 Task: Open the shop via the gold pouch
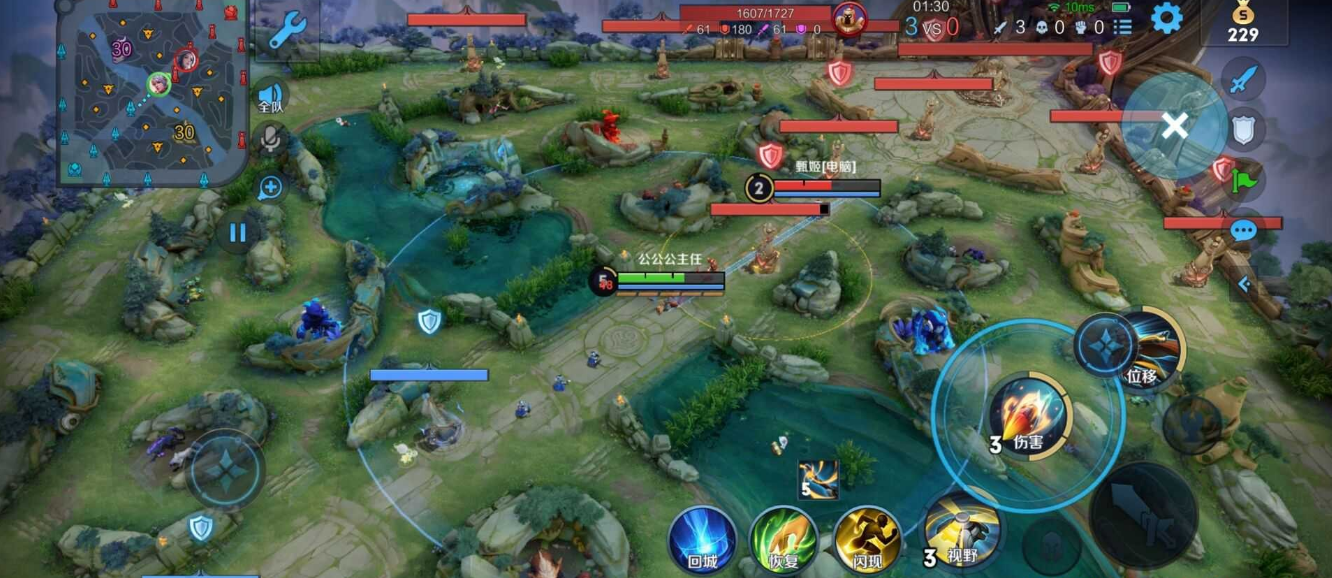[x=1243, y=22]
